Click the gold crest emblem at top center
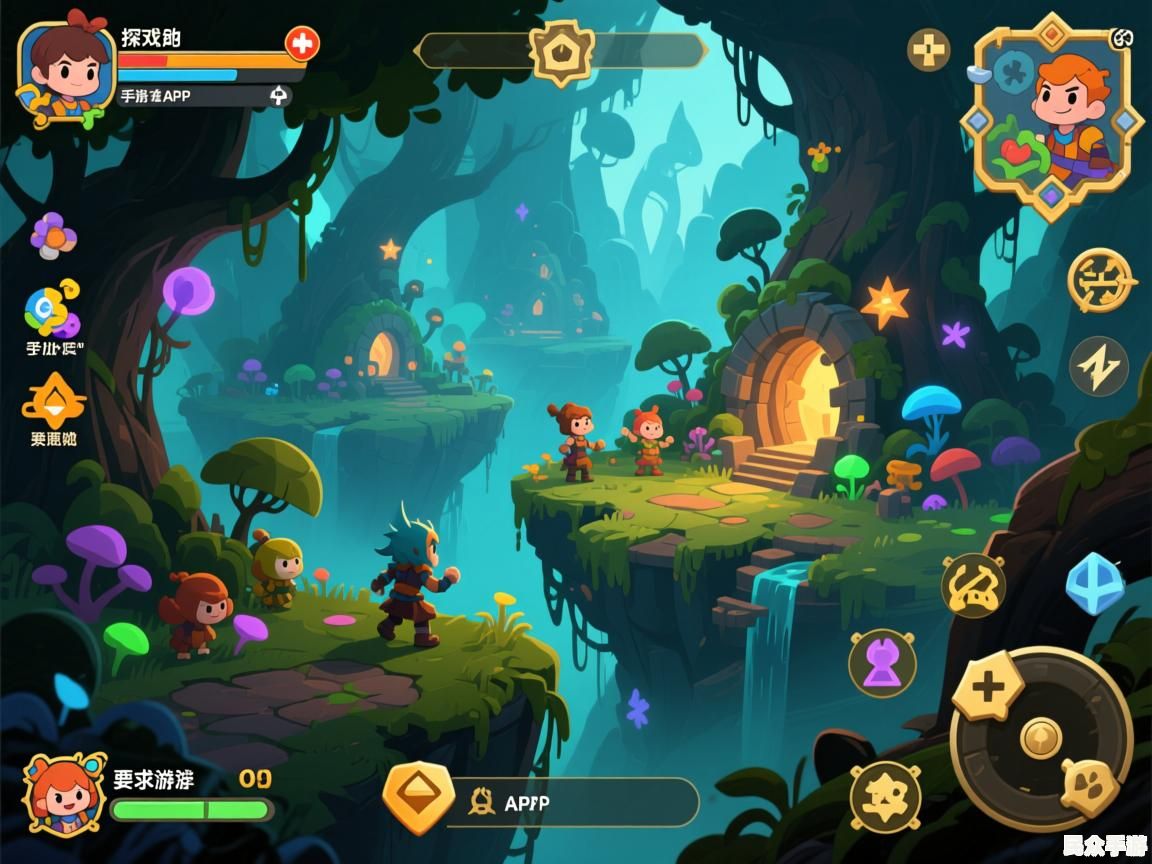 561,50
